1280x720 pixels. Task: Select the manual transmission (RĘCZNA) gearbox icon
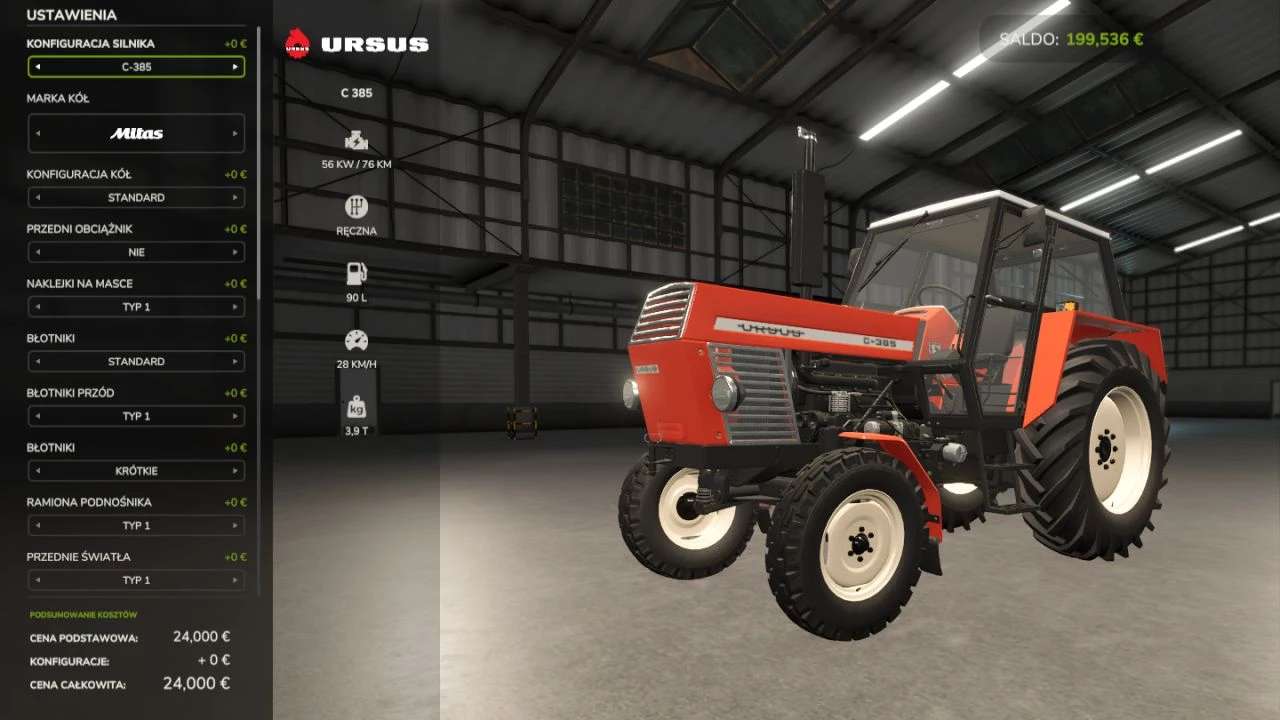[x=357, y=208]
